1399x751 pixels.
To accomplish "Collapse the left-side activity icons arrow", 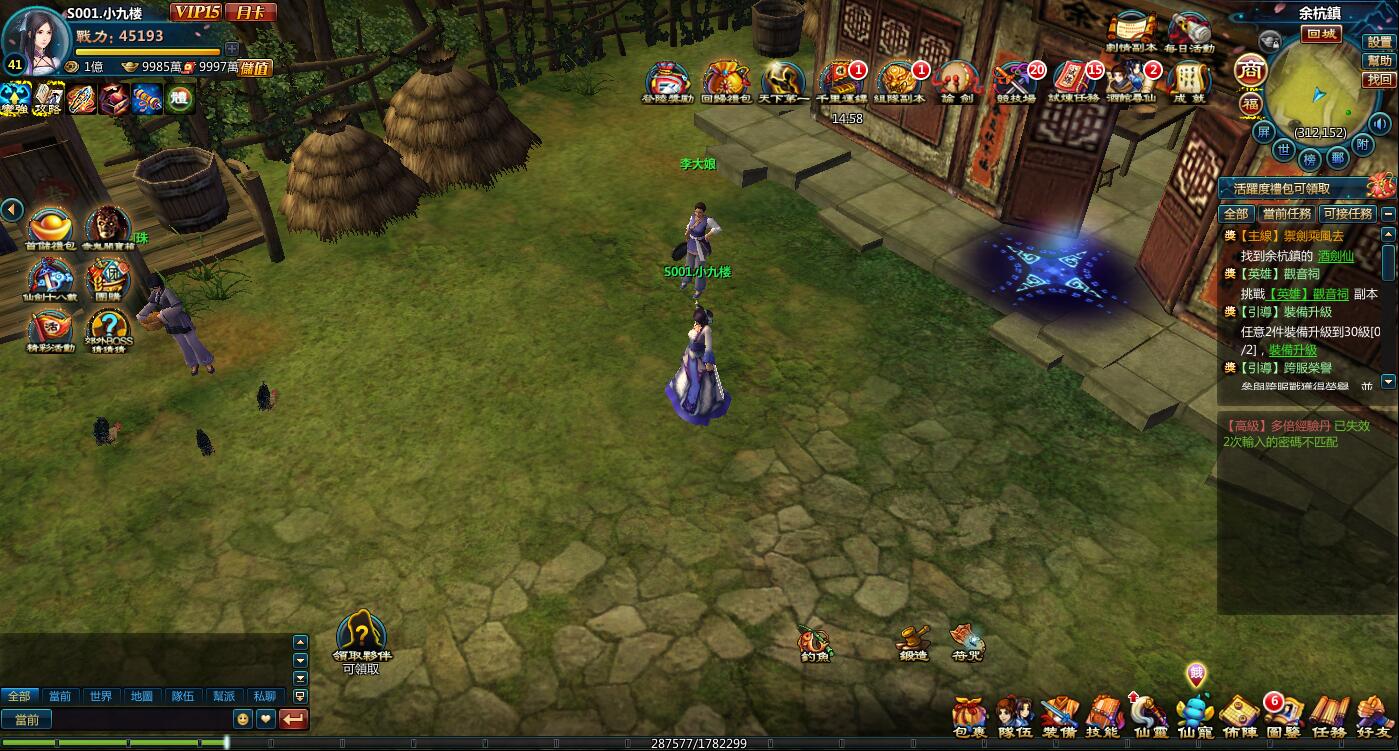I will pyautogui.click(x=12, y=210).
